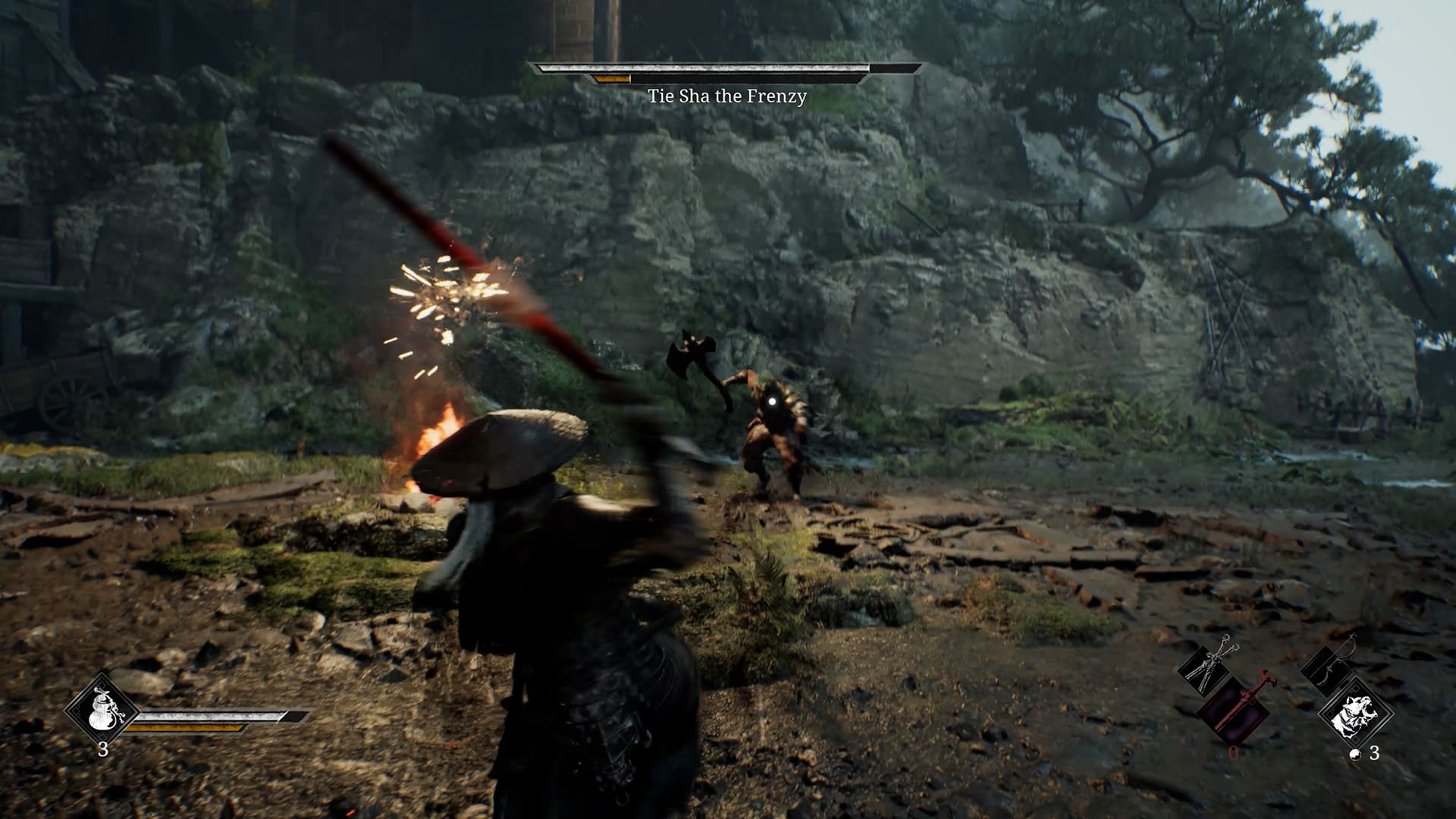This screenshot has height=819, width=1456.
Task: Select the healing gourd flask icon
Action: [x=102, y=710]
